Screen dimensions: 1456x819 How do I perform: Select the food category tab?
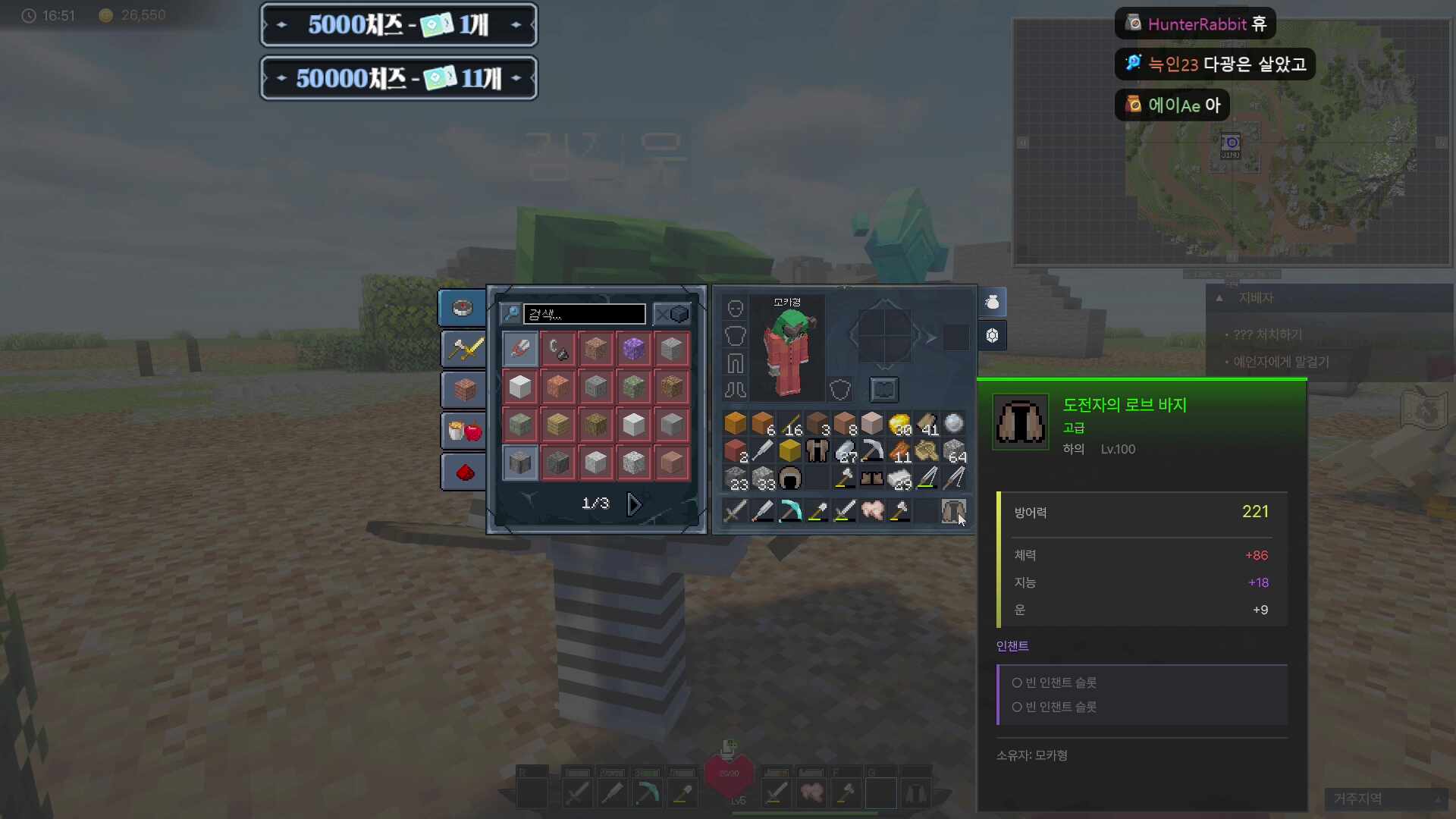tap(464, 431)
